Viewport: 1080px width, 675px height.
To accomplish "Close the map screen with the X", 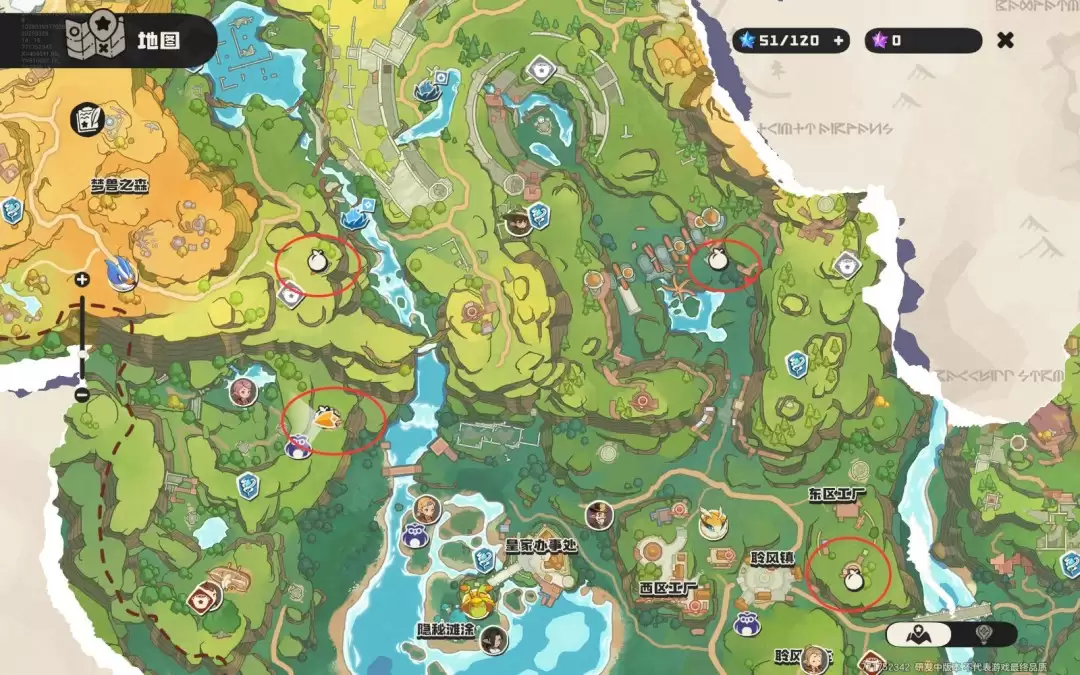I will coord(1006,40).
